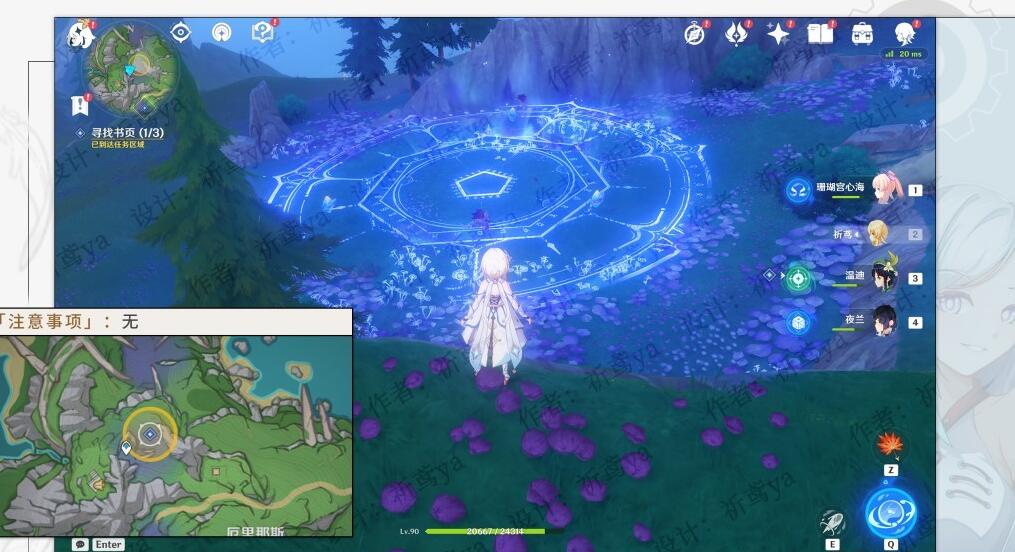Open the compass events icon
The image size is (1015, 552).
(695, 34)
